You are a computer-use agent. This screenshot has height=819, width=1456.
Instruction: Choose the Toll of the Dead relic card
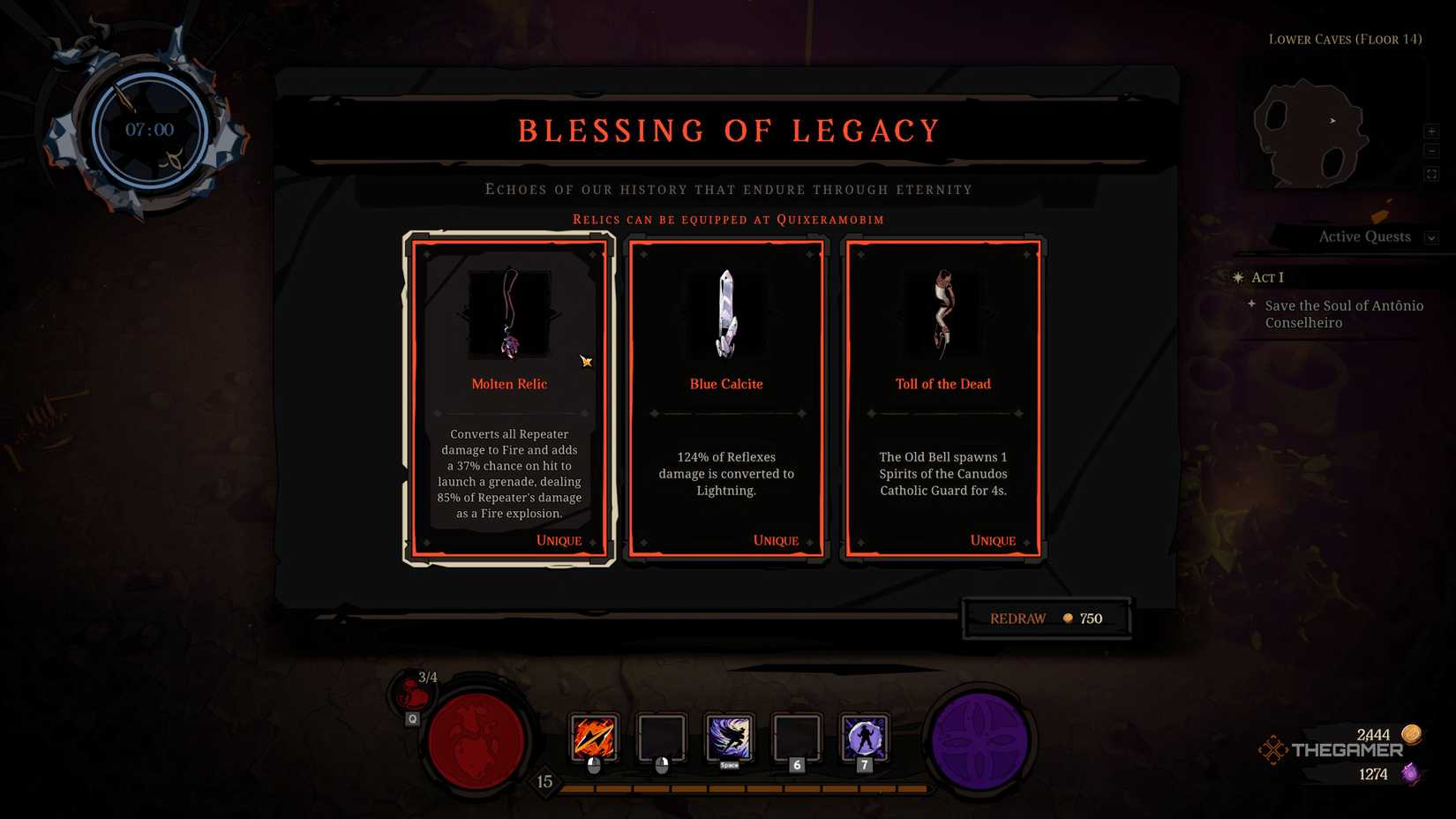coord(942,397)
